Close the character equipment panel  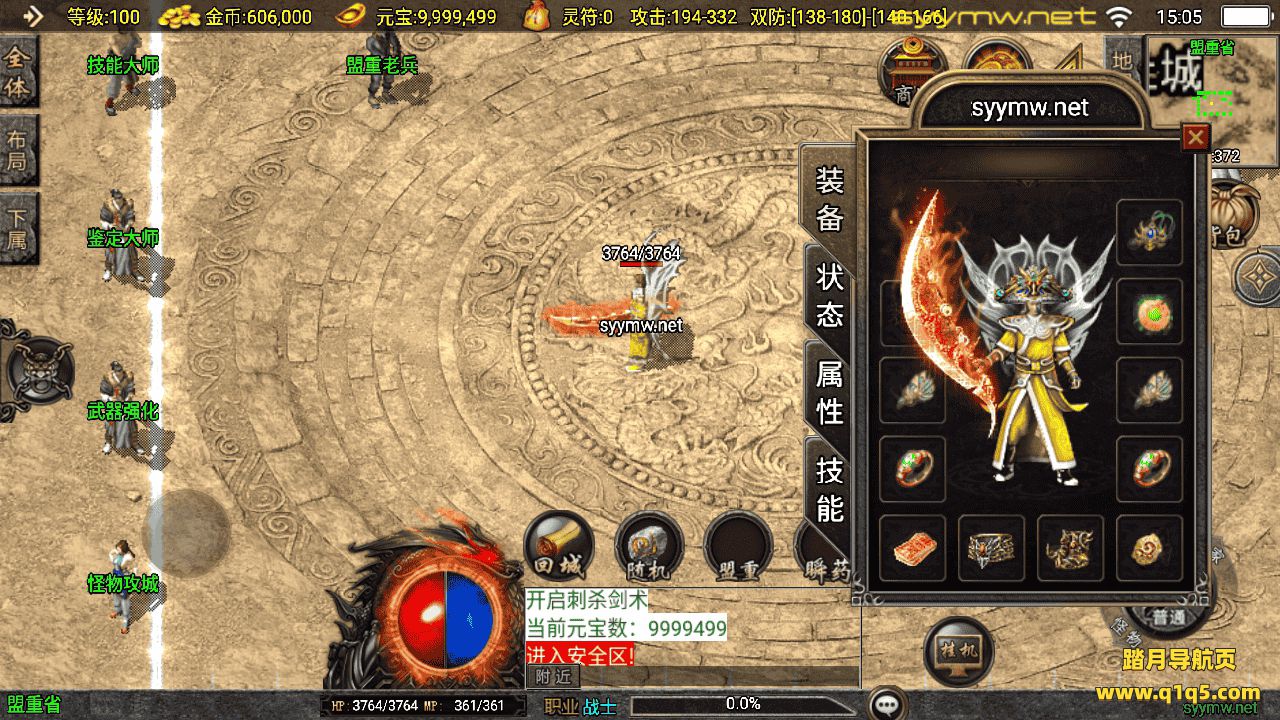tap(1195, 137)
